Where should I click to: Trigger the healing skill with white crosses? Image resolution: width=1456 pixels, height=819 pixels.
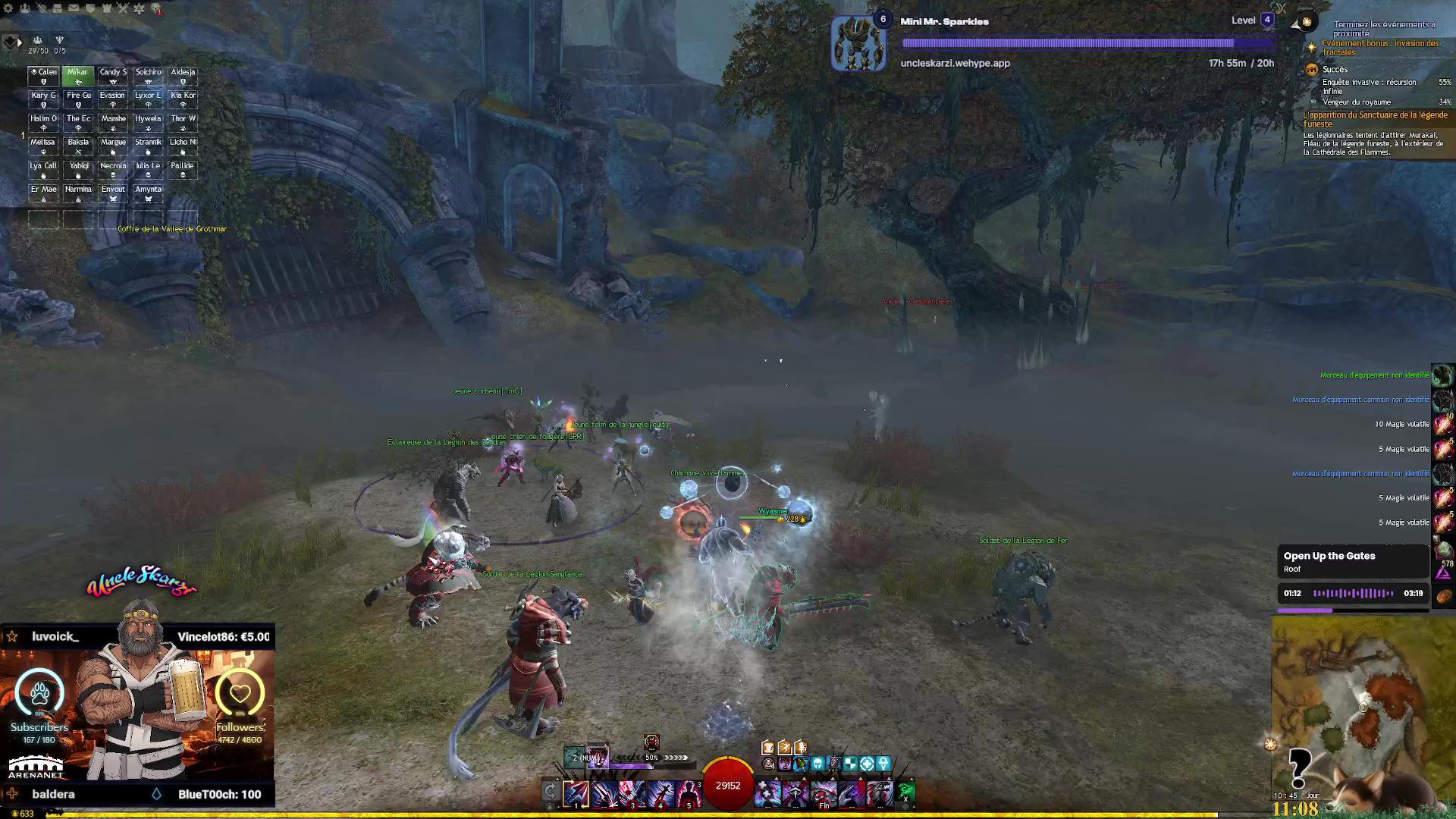[767, 793]
